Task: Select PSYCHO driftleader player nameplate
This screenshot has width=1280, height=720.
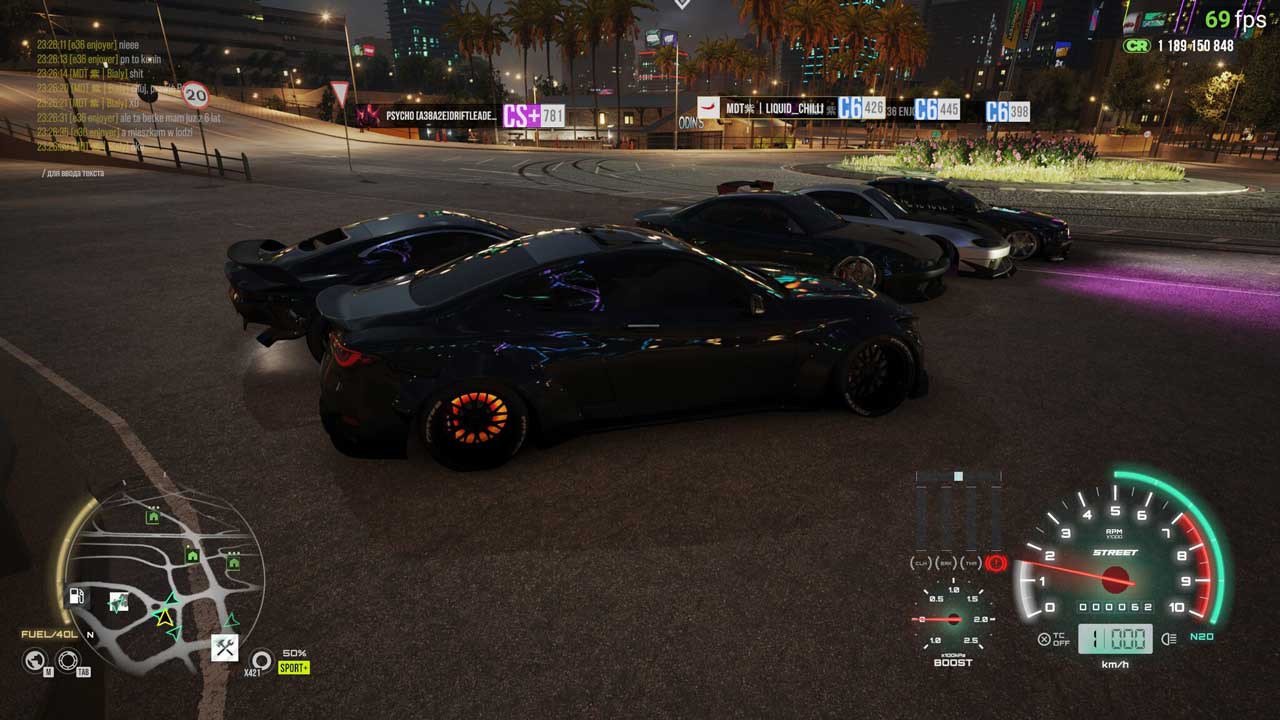Action: pos(440,116)
